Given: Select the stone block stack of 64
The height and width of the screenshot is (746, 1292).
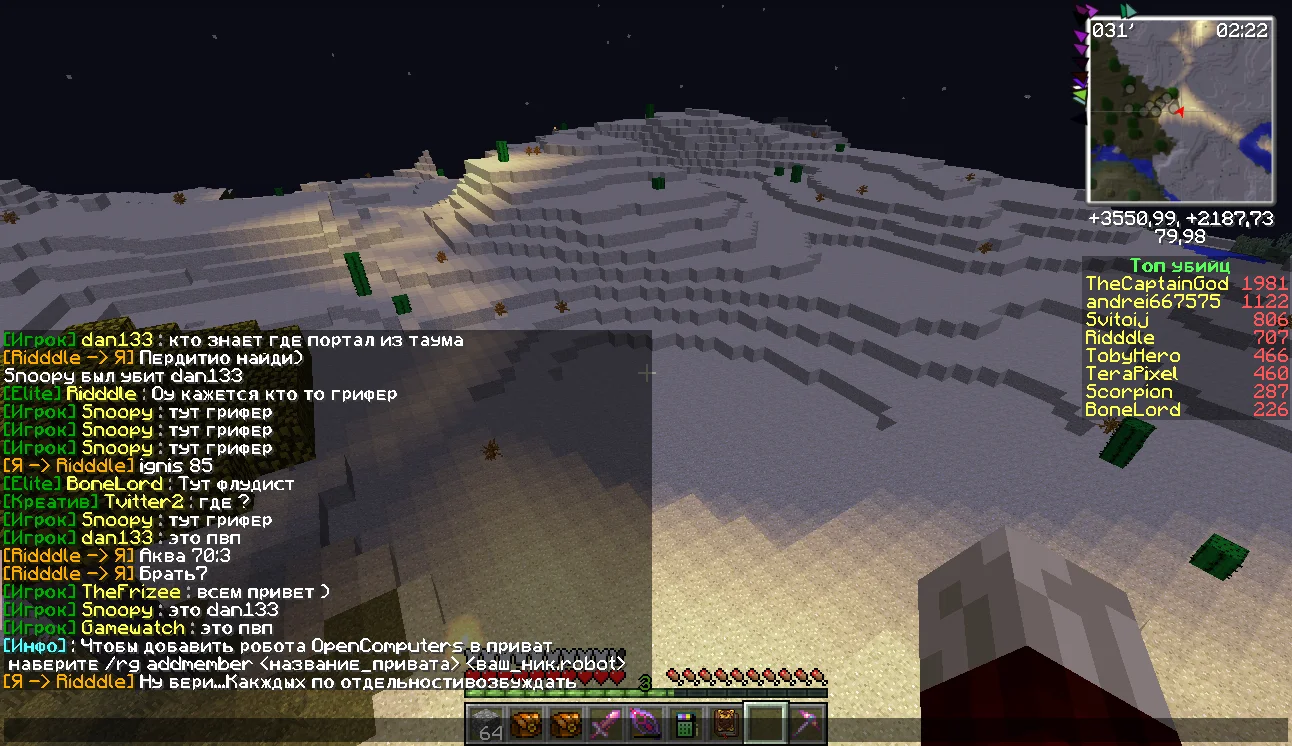Looking at the screenshot, I should pos(489,724).
